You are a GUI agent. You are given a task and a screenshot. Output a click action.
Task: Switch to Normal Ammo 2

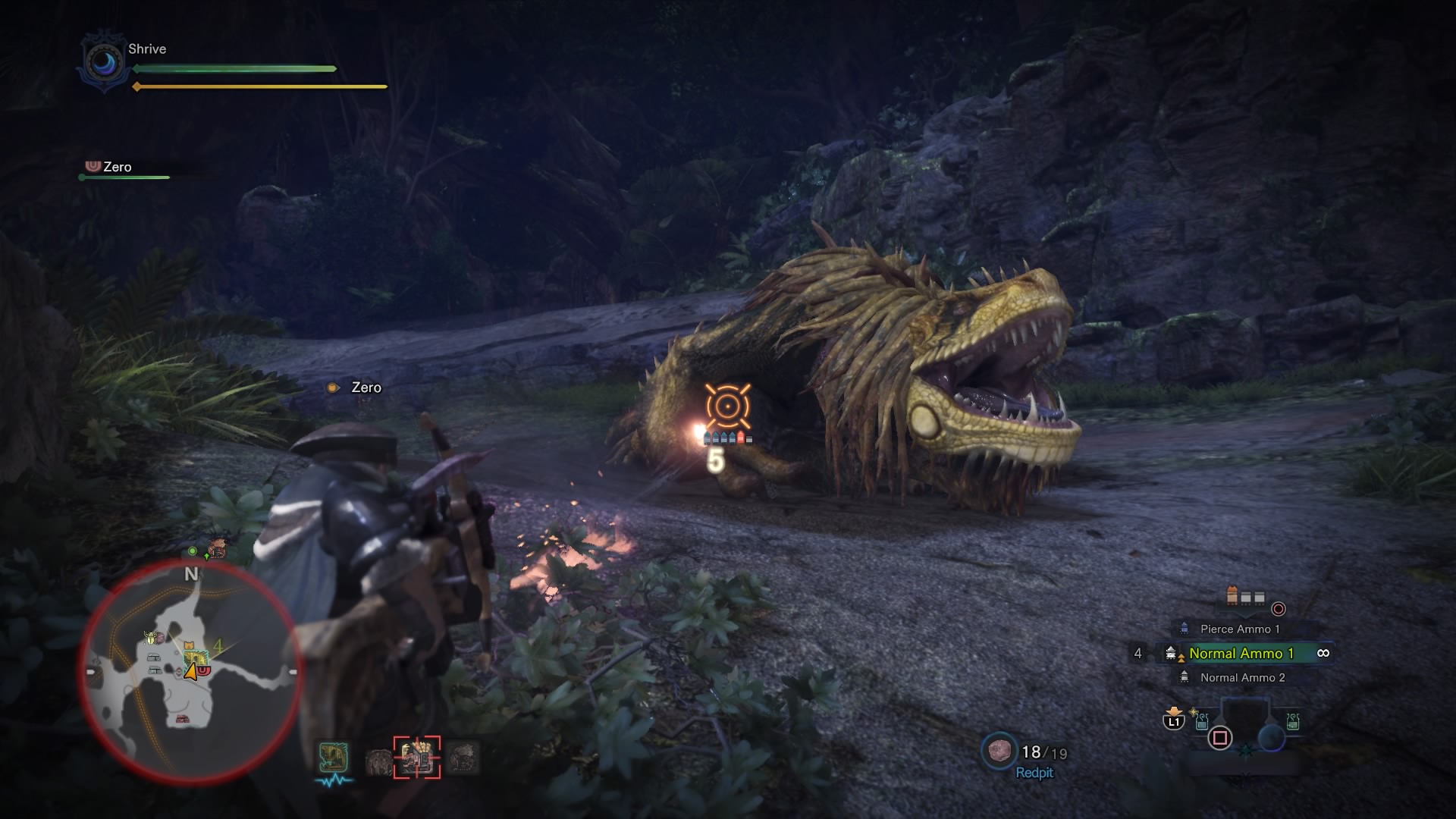coord(1242,677)
